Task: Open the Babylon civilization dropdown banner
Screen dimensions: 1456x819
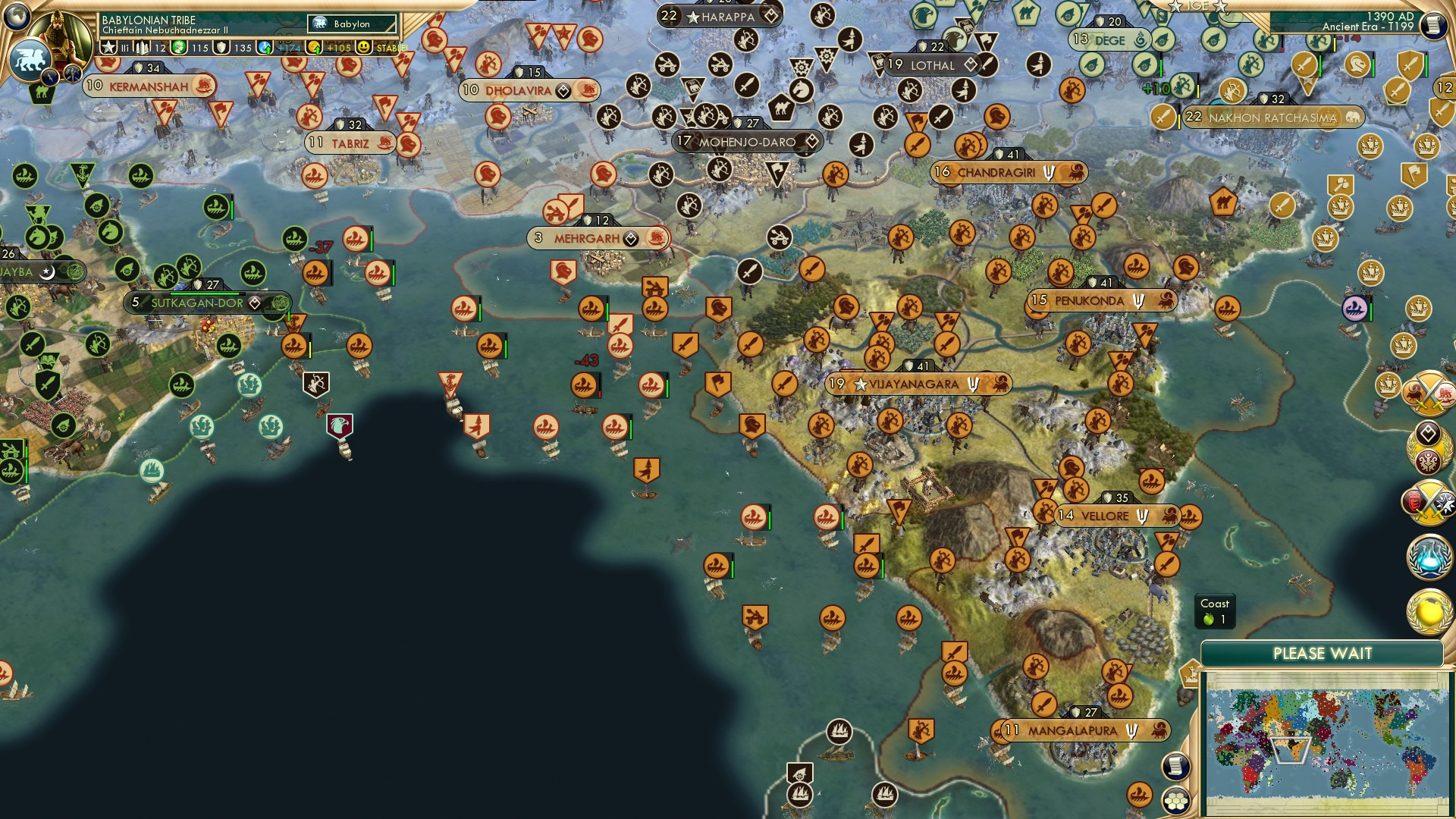Action: point(350,24)
